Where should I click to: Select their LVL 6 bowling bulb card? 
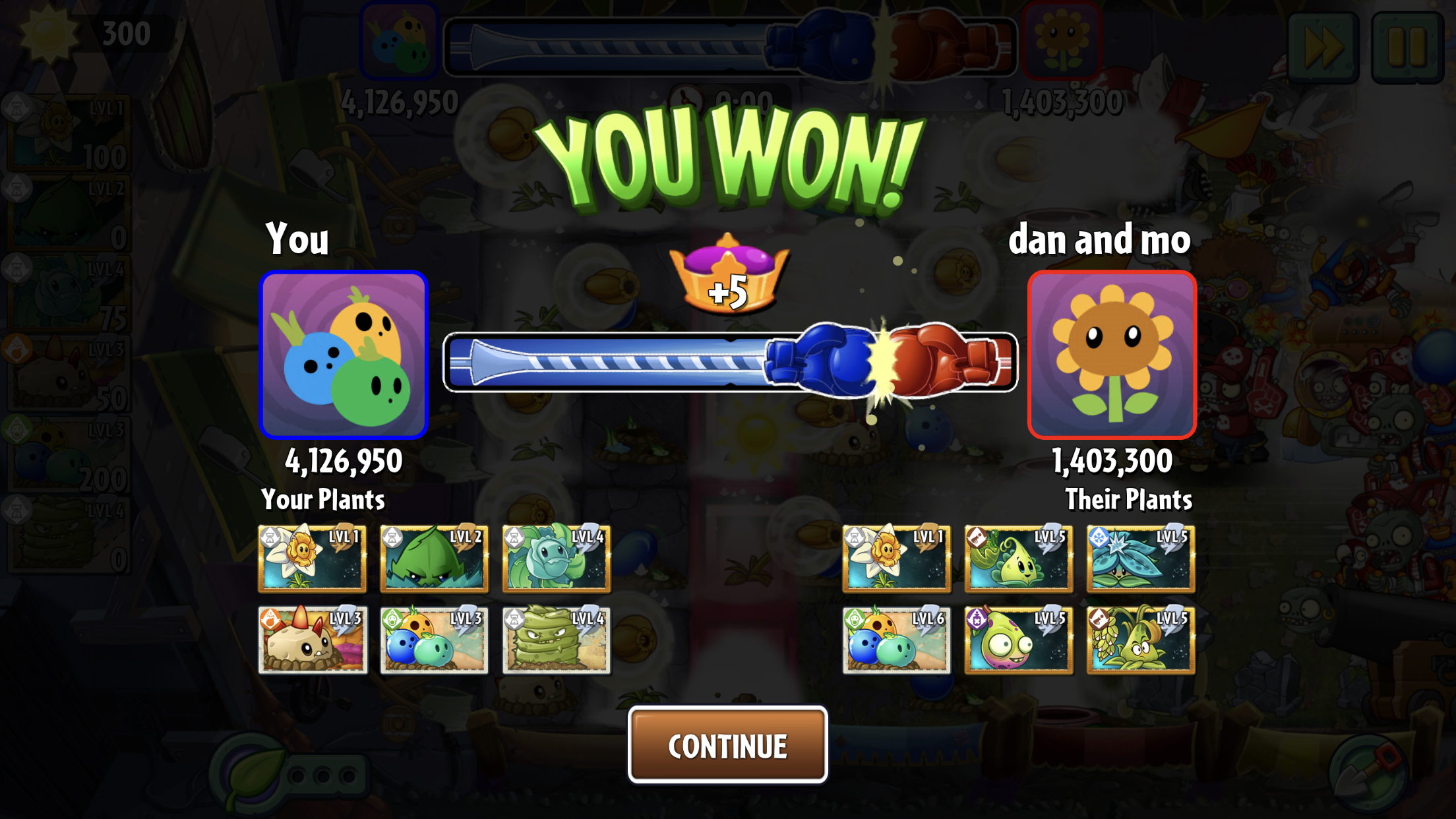[x=897, y=640]
